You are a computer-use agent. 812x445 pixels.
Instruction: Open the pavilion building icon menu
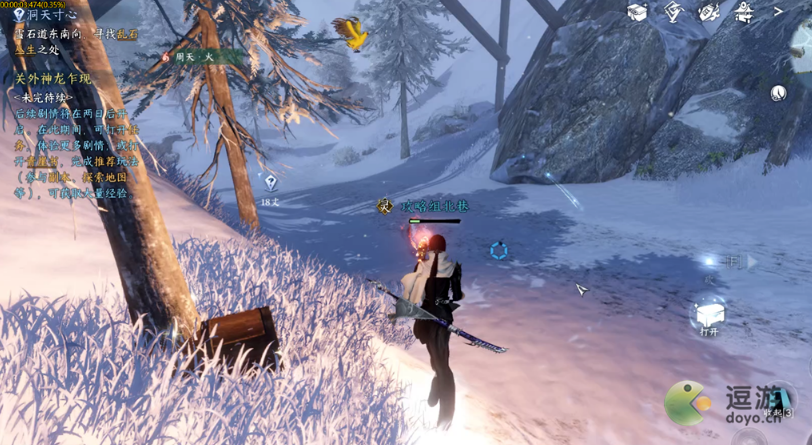point(744,12)
